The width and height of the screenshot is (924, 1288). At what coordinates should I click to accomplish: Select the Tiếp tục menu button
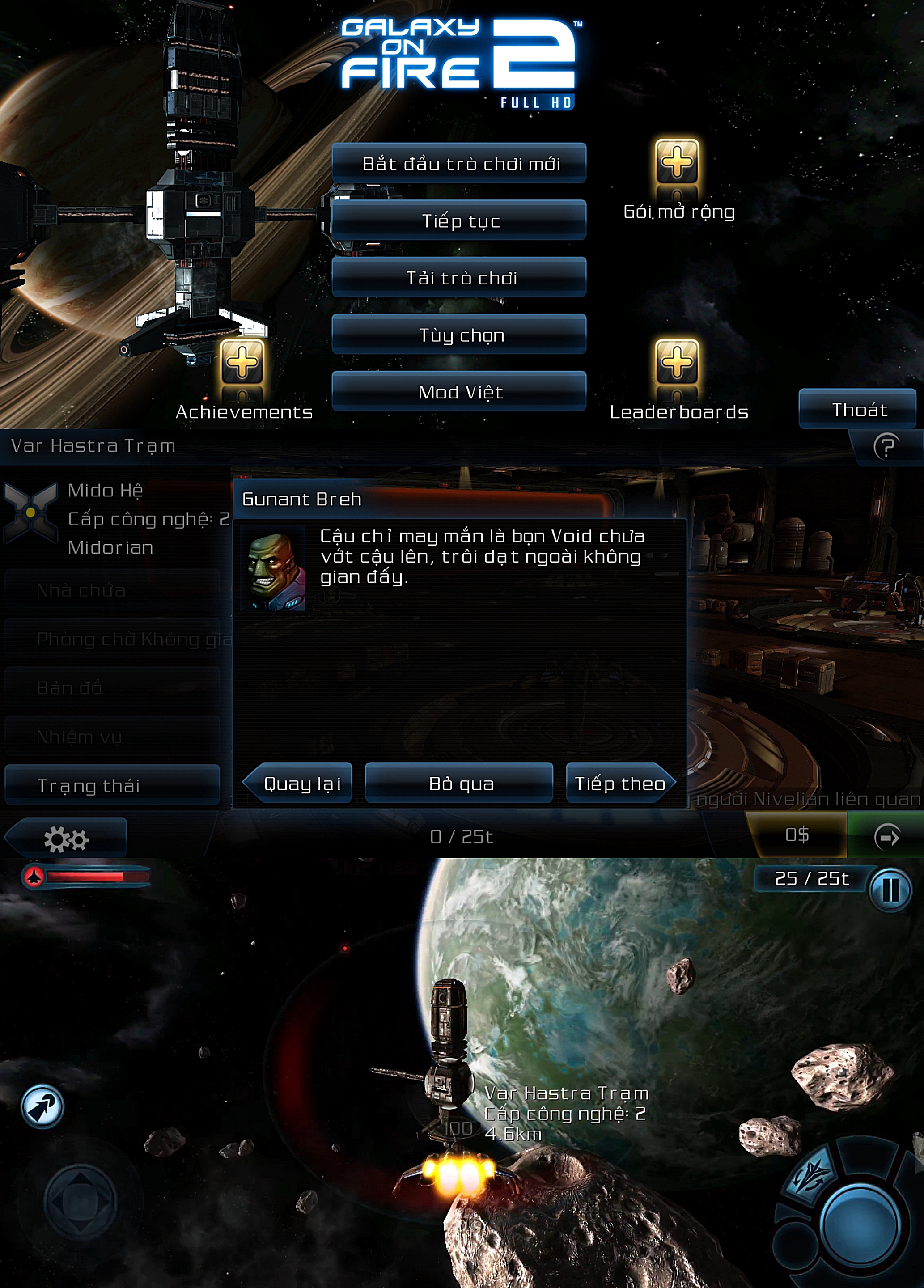coord(459,220)
